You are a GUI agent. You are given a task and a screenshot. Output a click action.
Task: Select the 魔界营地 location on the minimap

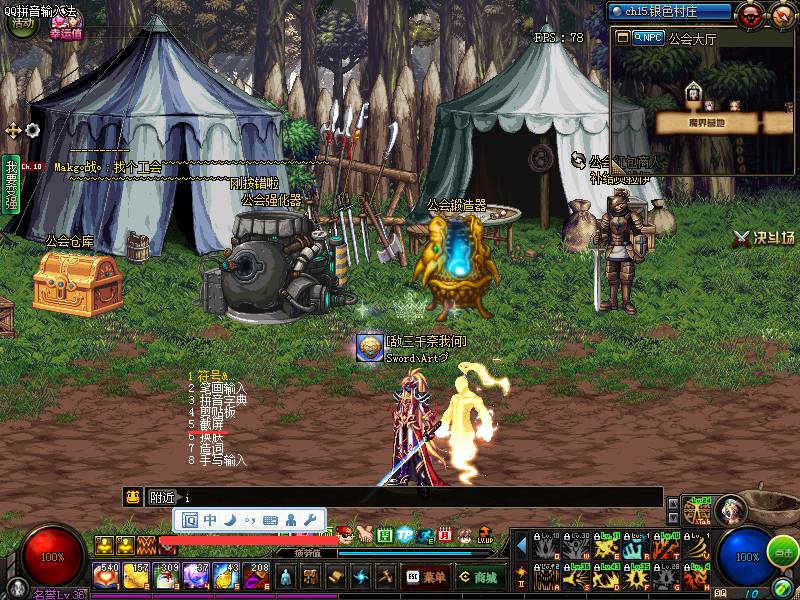pyautogui.click(x=706, y=122)
